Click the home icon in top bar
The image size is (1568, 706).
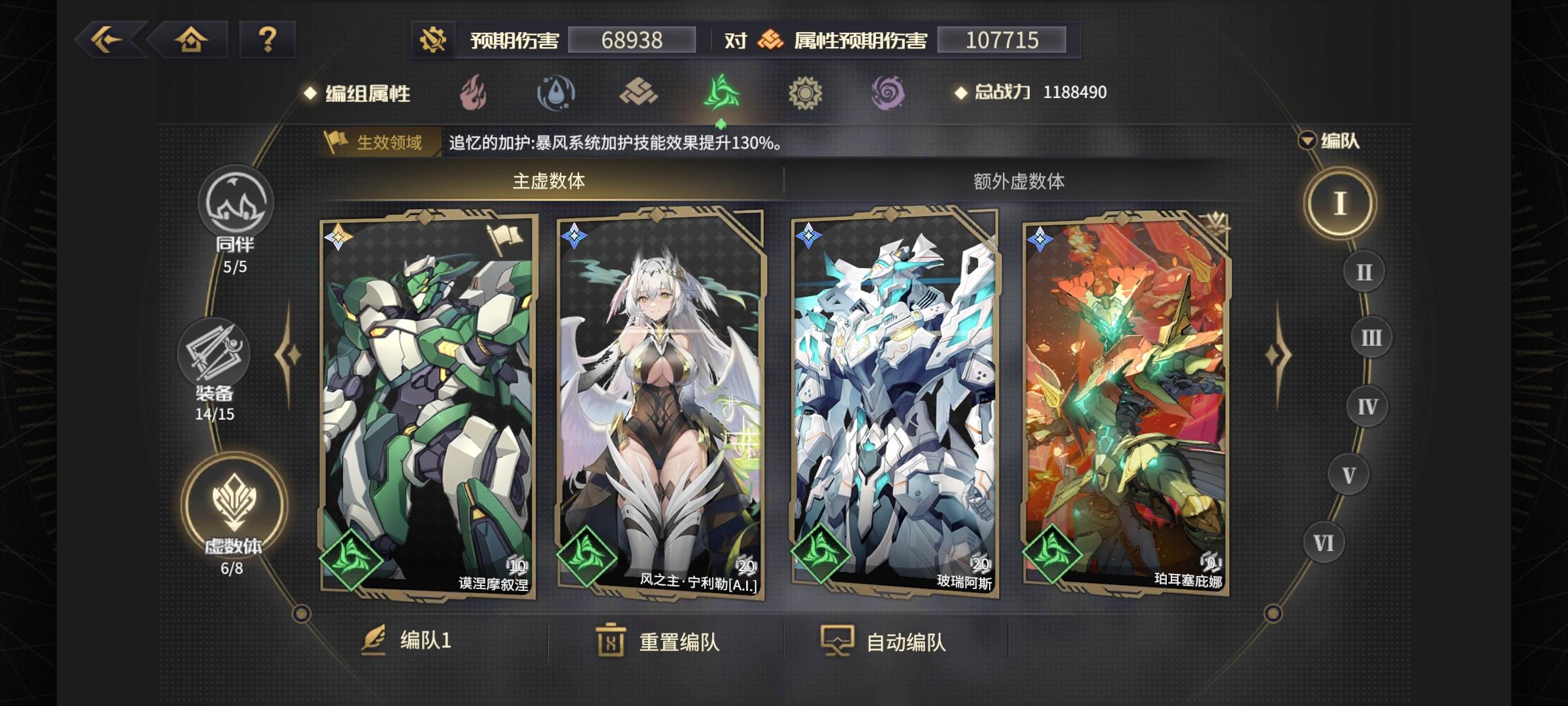tap(189, 41)
